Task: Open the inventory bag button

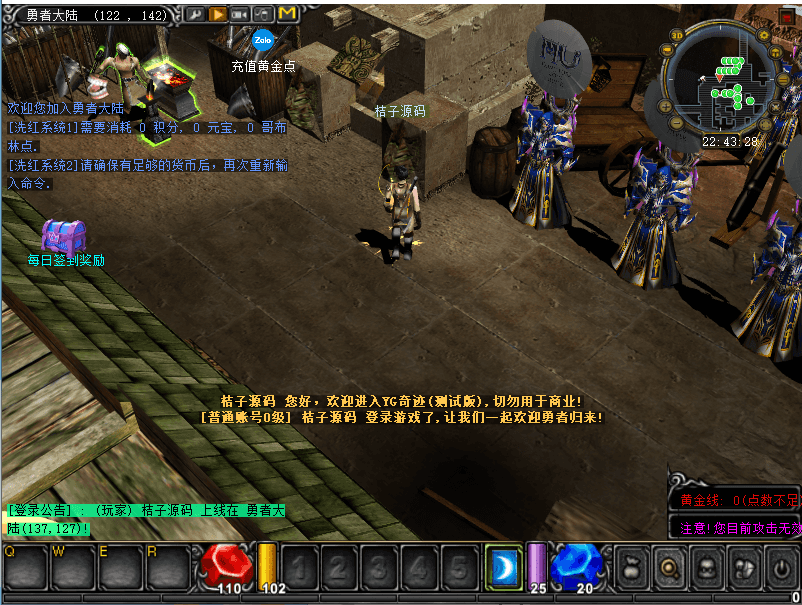Action: coord(632,567)
